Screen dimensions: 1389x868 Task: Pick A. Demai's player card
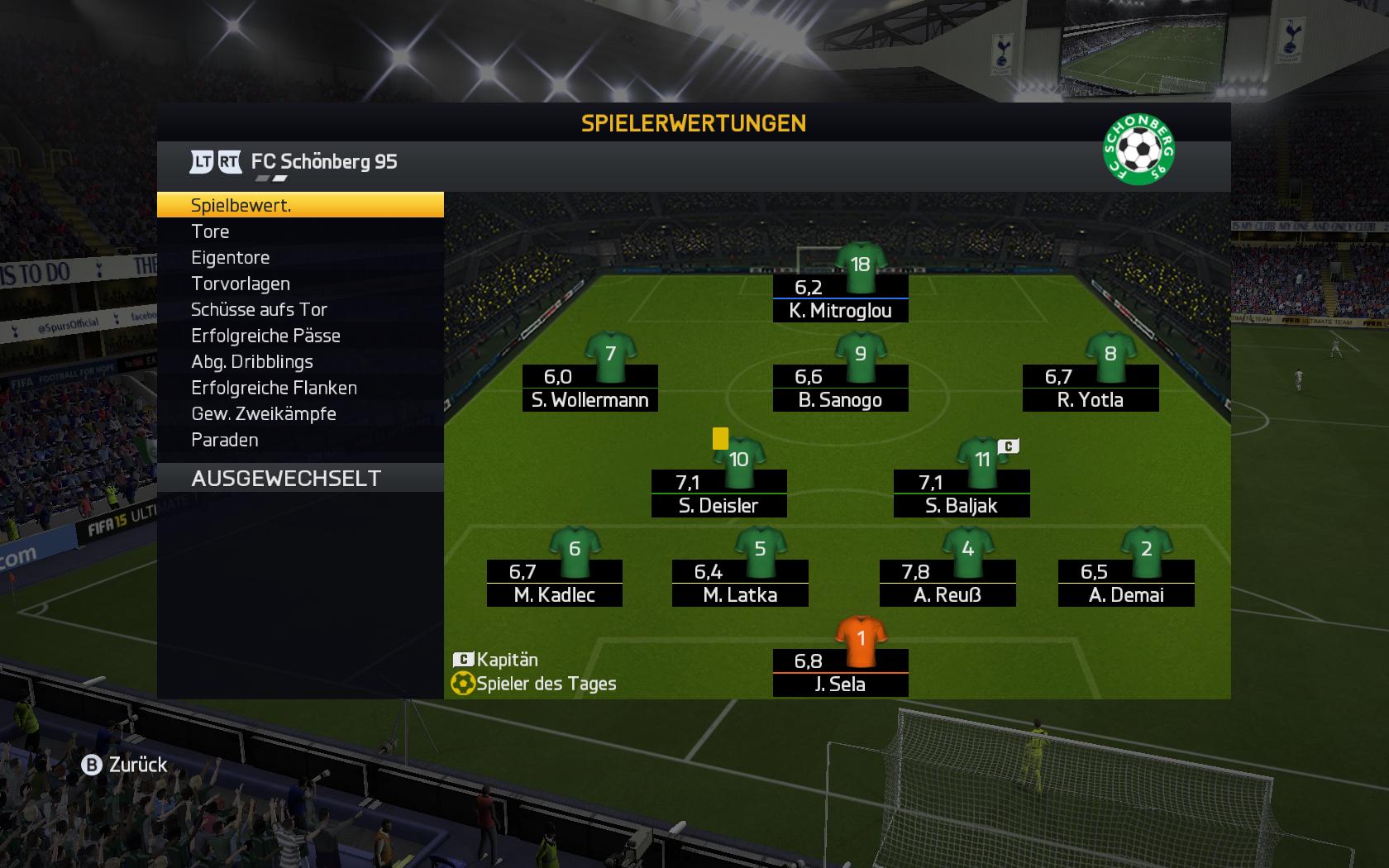1125,584
